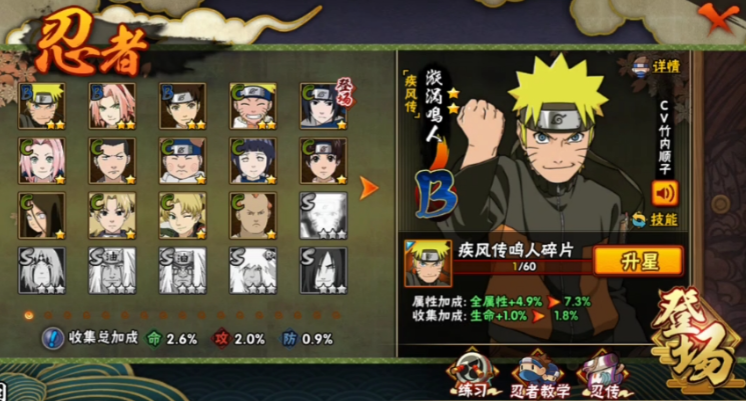Screen dimensions: 746x401
Task: Tap the 升星 star-up button
Action: point(637,262)
